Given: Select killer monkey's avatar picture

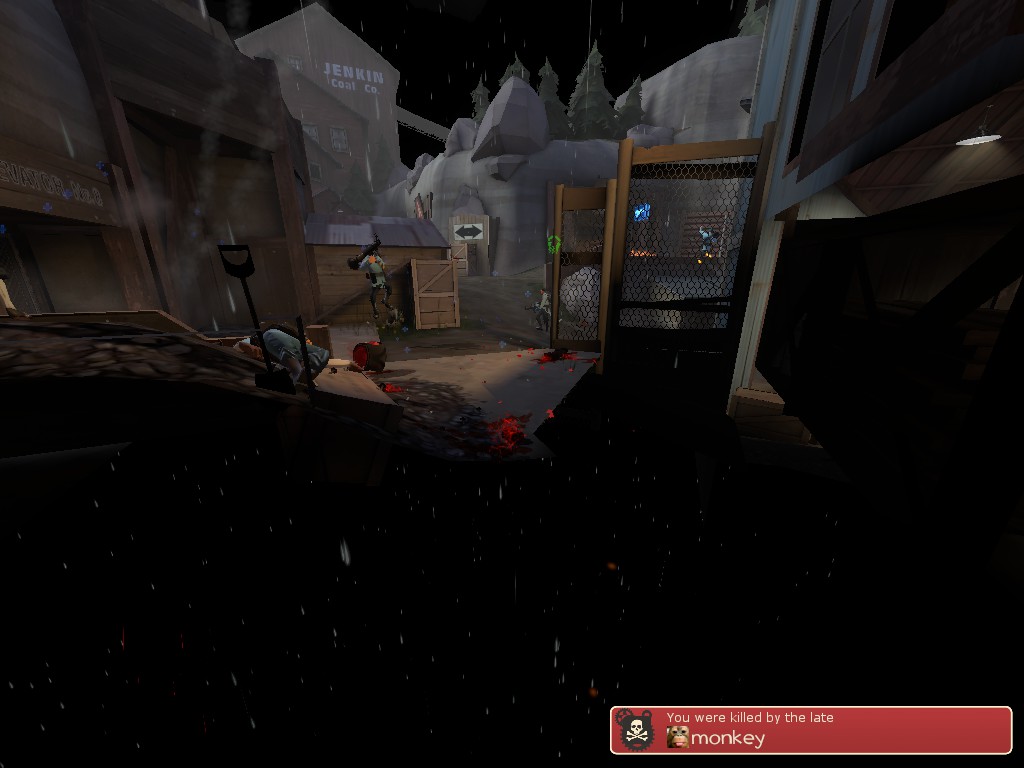Looking at the screenshot, I should [x=678, y=739].
